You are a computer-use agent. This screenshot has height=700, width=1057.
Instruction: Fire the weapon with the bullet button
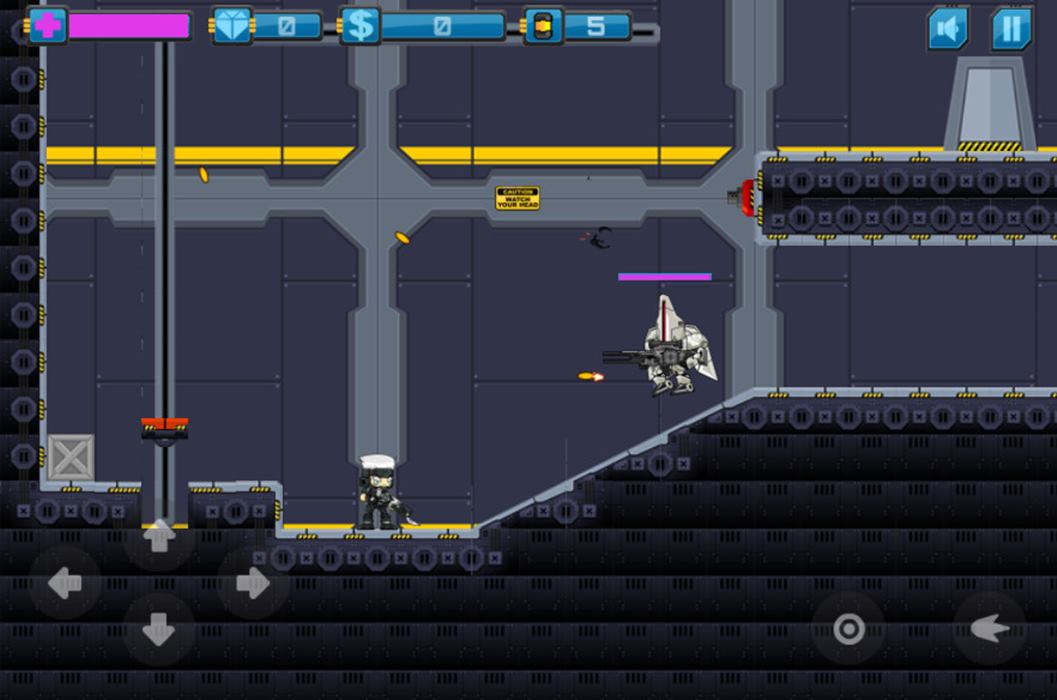coord(989,629)
